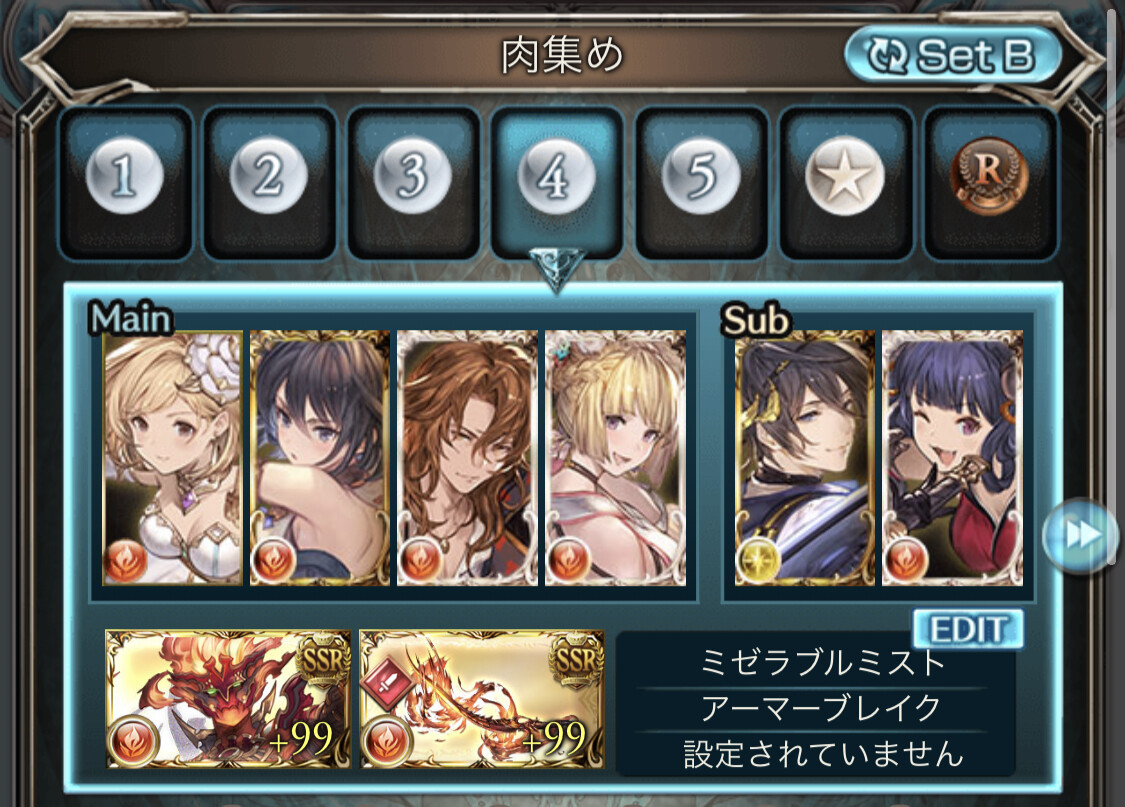
Task: Switch to party slot 5 tab
Action: pyautogui.click(x=701, y=182)
